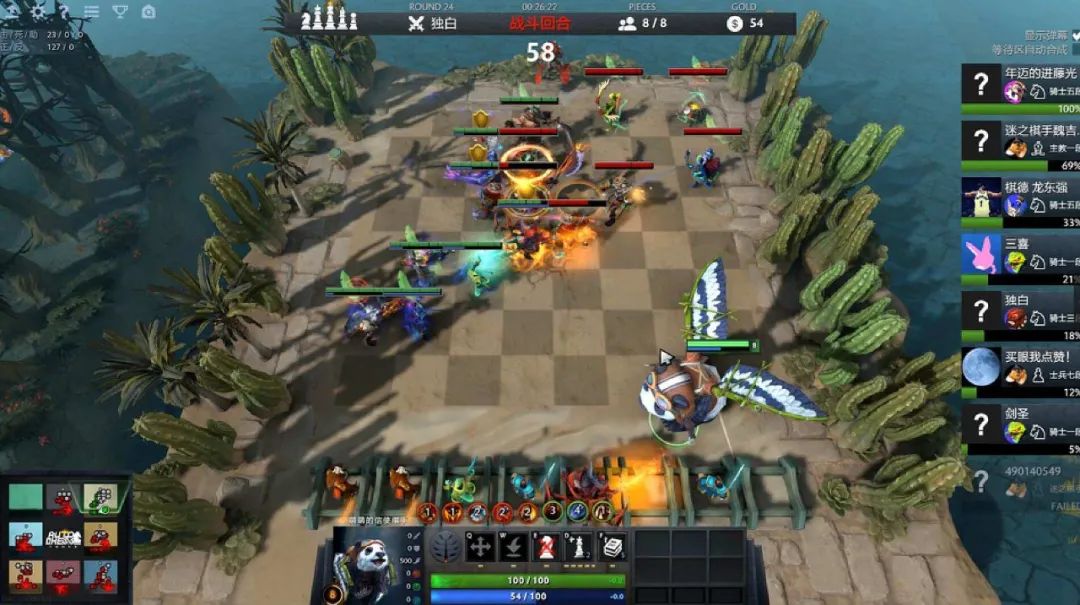Click the house-shaped icon beside the trophy
Viewport: 1080px width, 605px height.
tap(148, 11)
